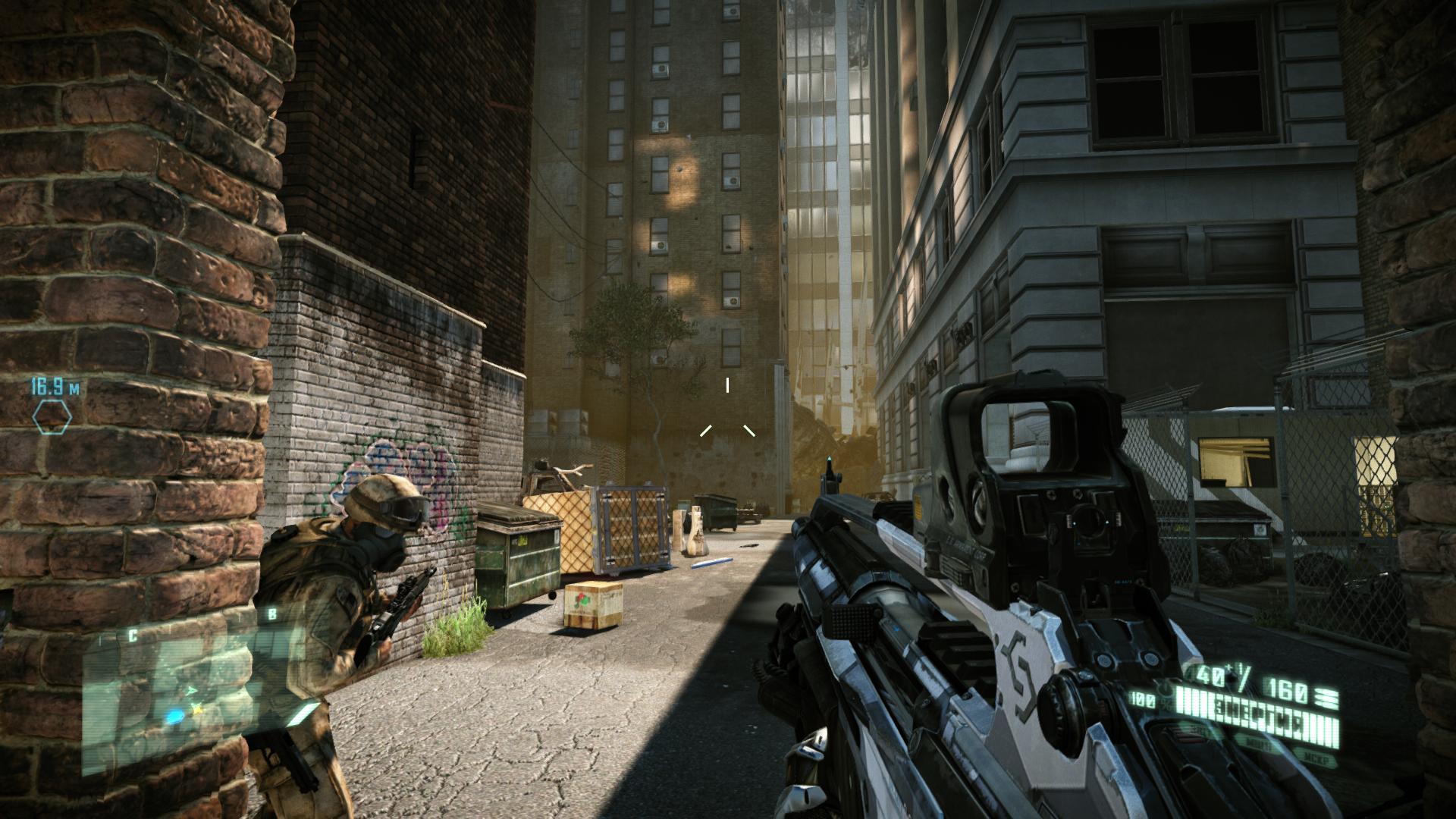
Task: Click the objective marker labeled C on minimap
Action: coord(133,635)
